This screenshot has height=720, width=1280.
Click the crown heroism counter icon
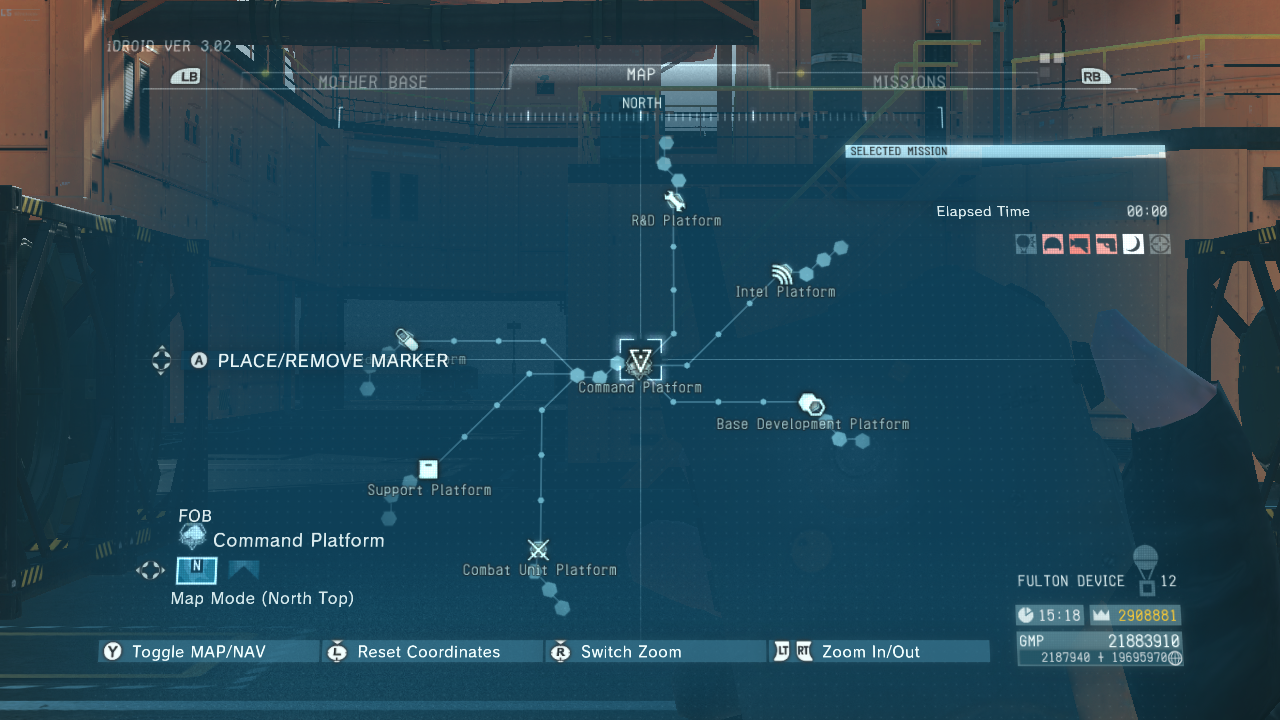coord(1100,614)
